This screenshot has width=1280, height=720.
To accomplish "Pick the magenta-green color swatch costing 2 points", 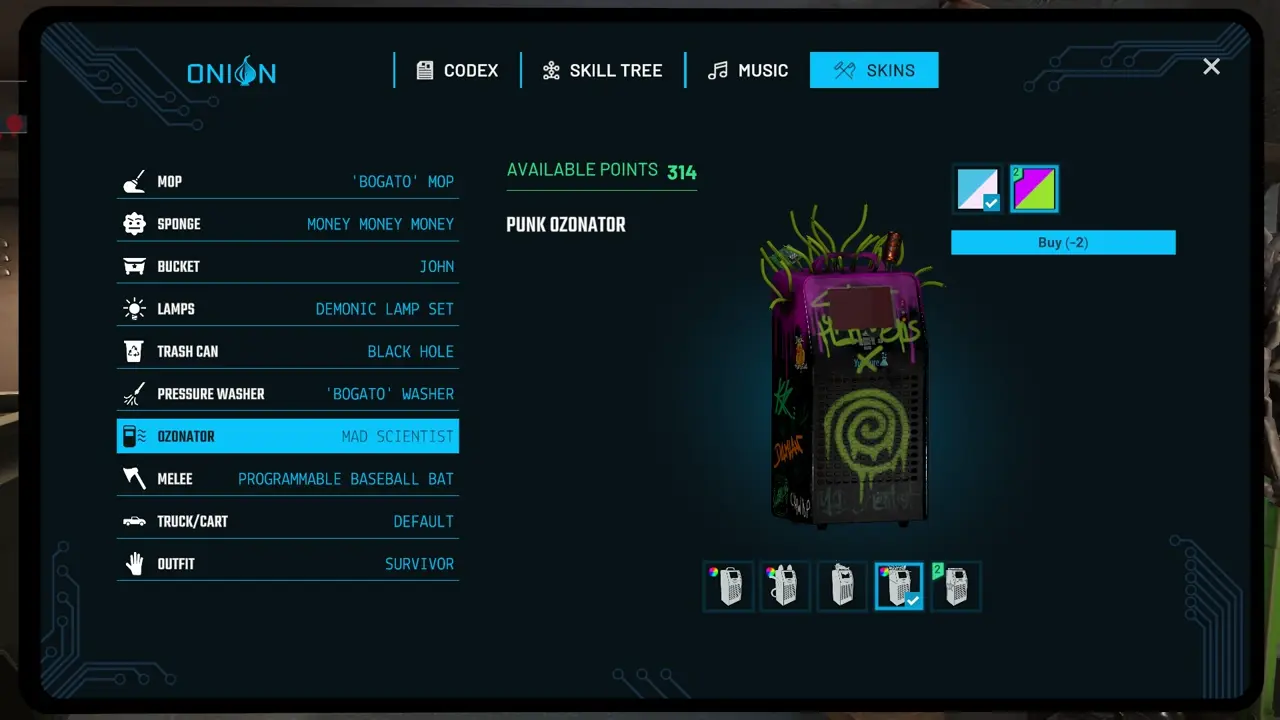I will pos(1034,188).
